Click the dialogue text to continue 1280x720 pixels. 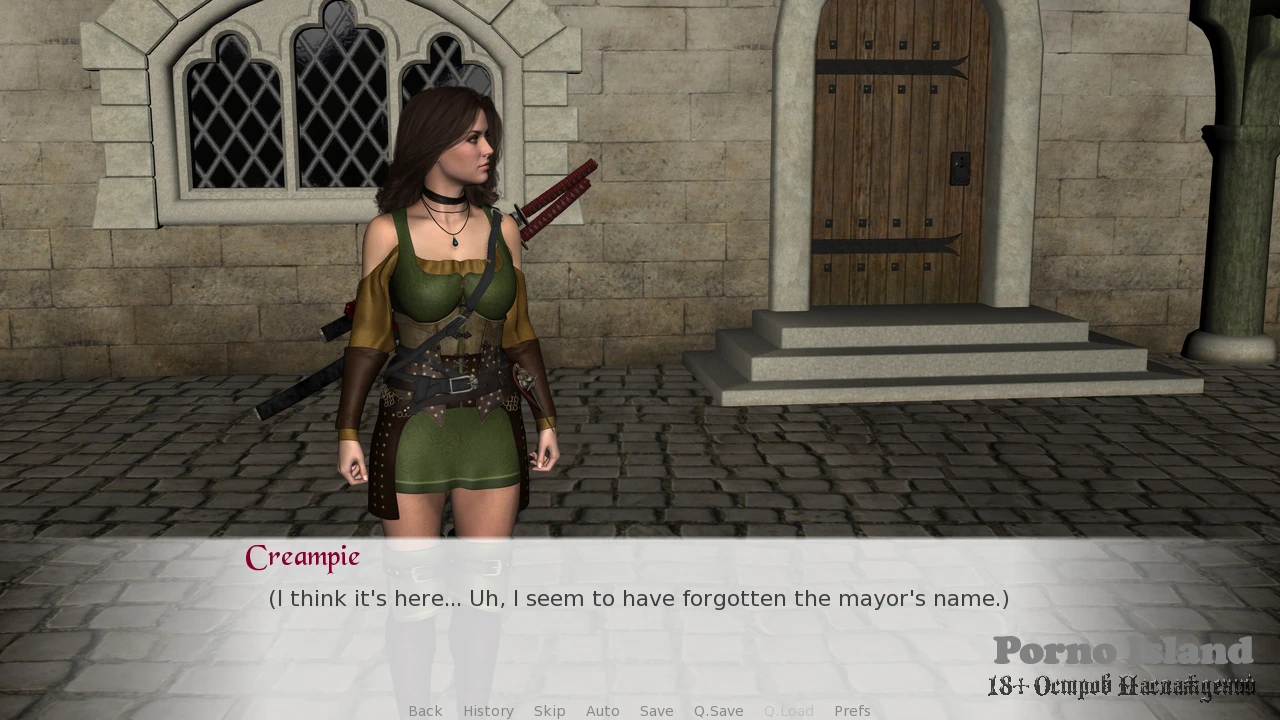pyautogui.click(x=638, y=599)
